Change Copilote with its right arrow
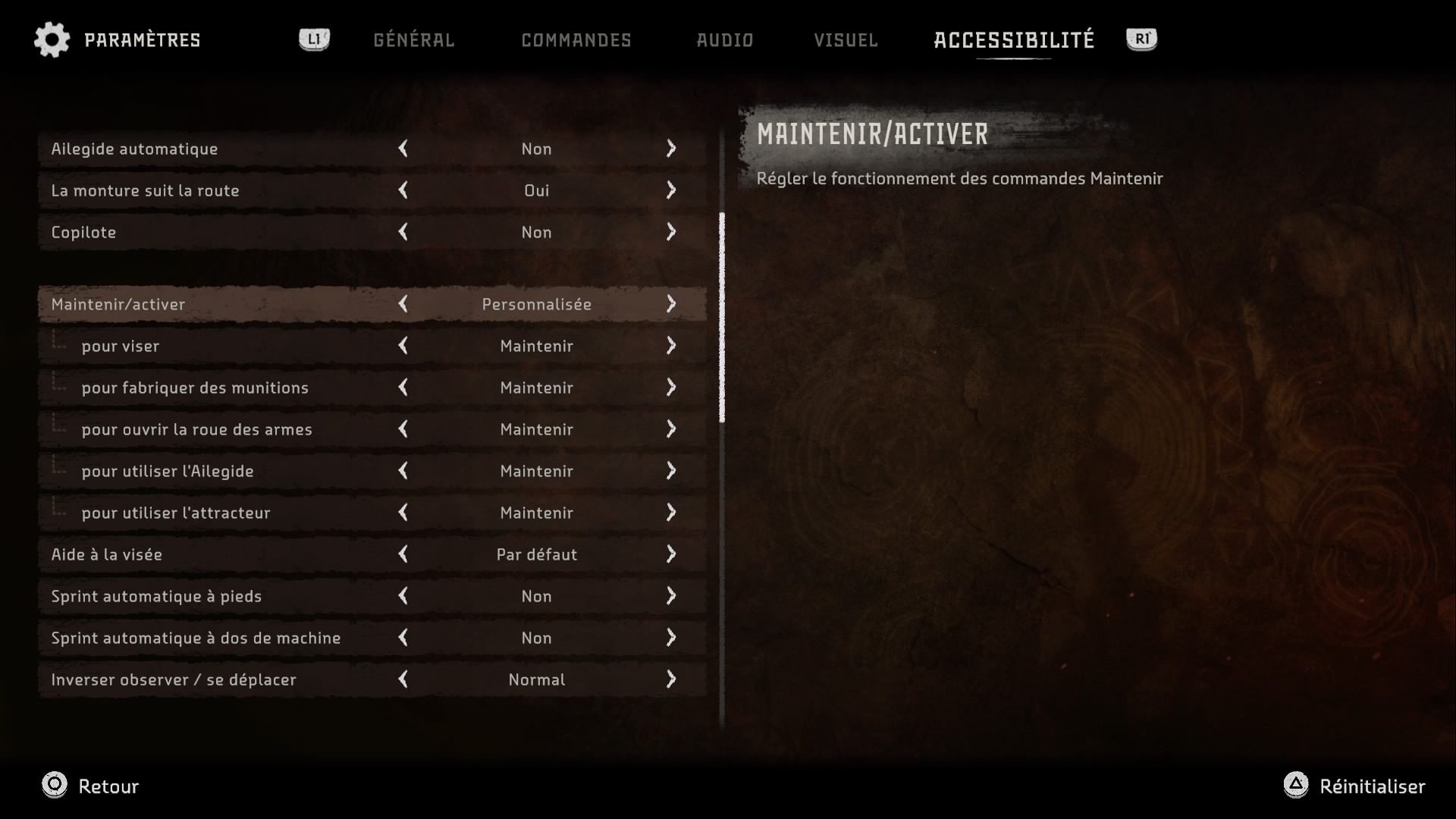The height and width of the screenshot is (819, 1456). [671, 232]
